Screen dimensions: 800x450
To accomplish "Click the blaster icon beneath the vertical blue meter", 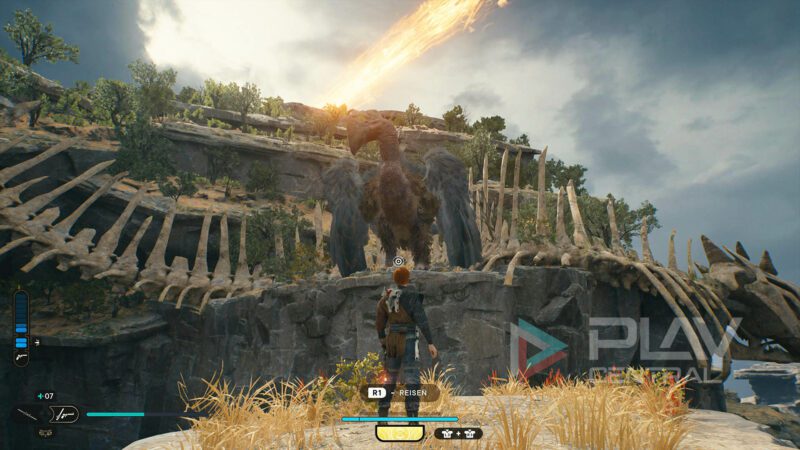I will (x=21, y=356).
